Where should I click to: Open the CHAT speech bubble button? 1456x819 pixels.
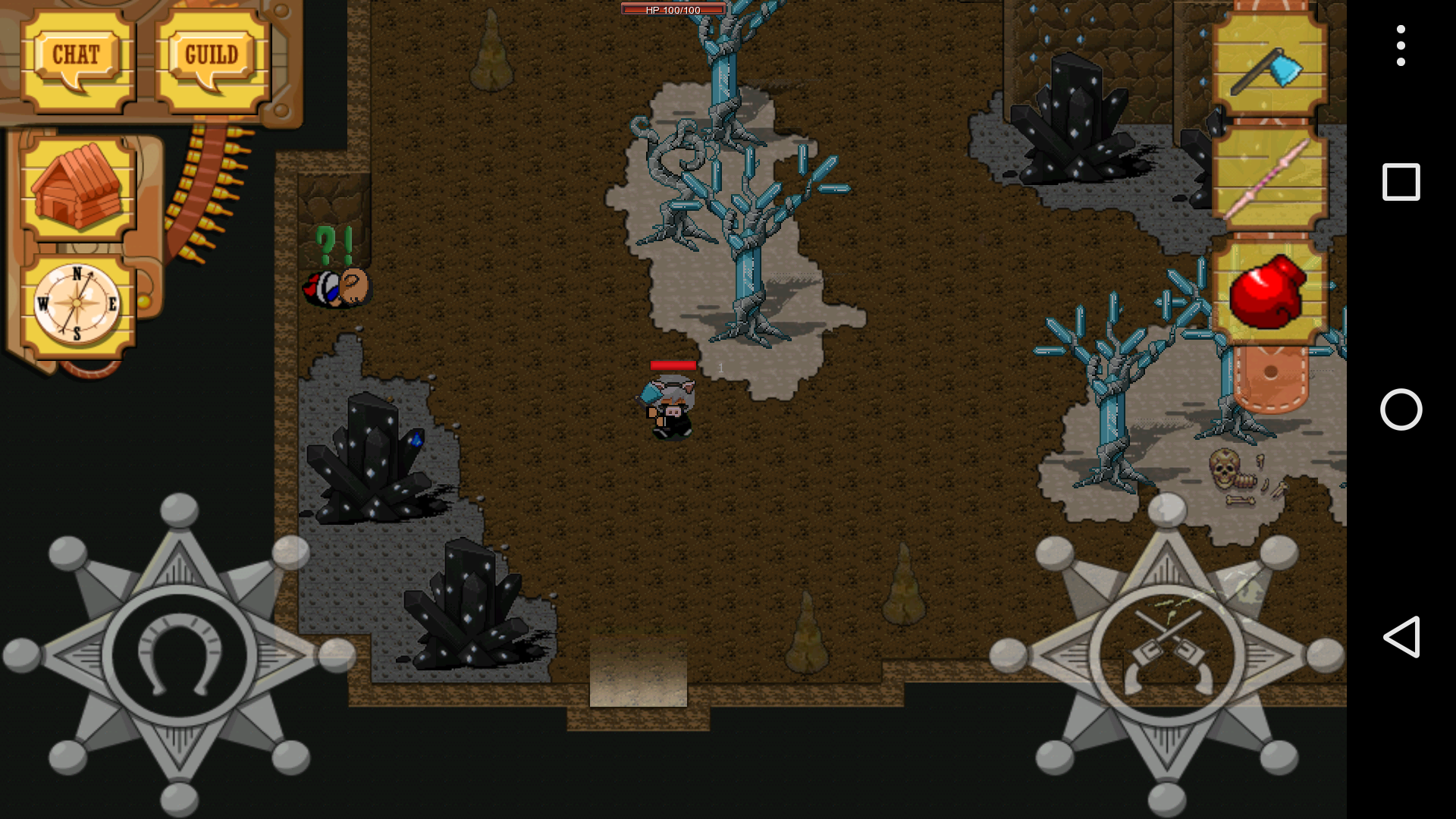tap(77, 59)
